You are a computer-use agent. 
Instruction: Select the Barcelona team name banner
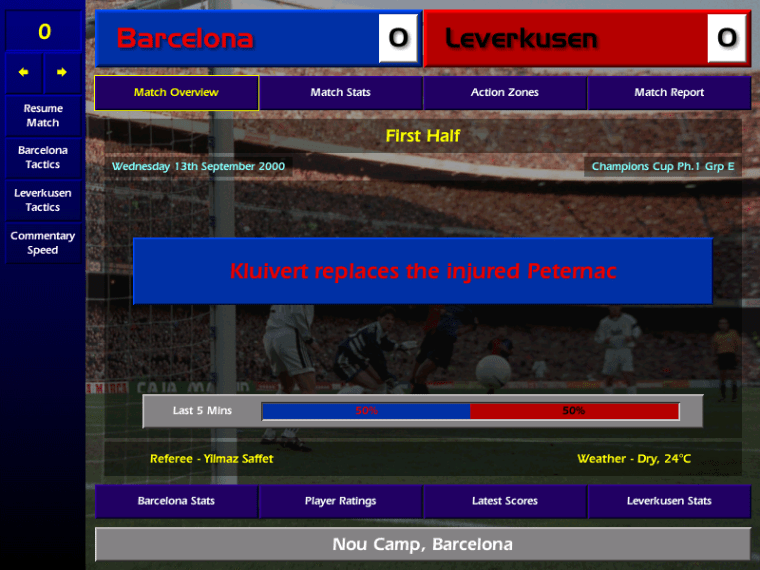[x=240, y=39]
